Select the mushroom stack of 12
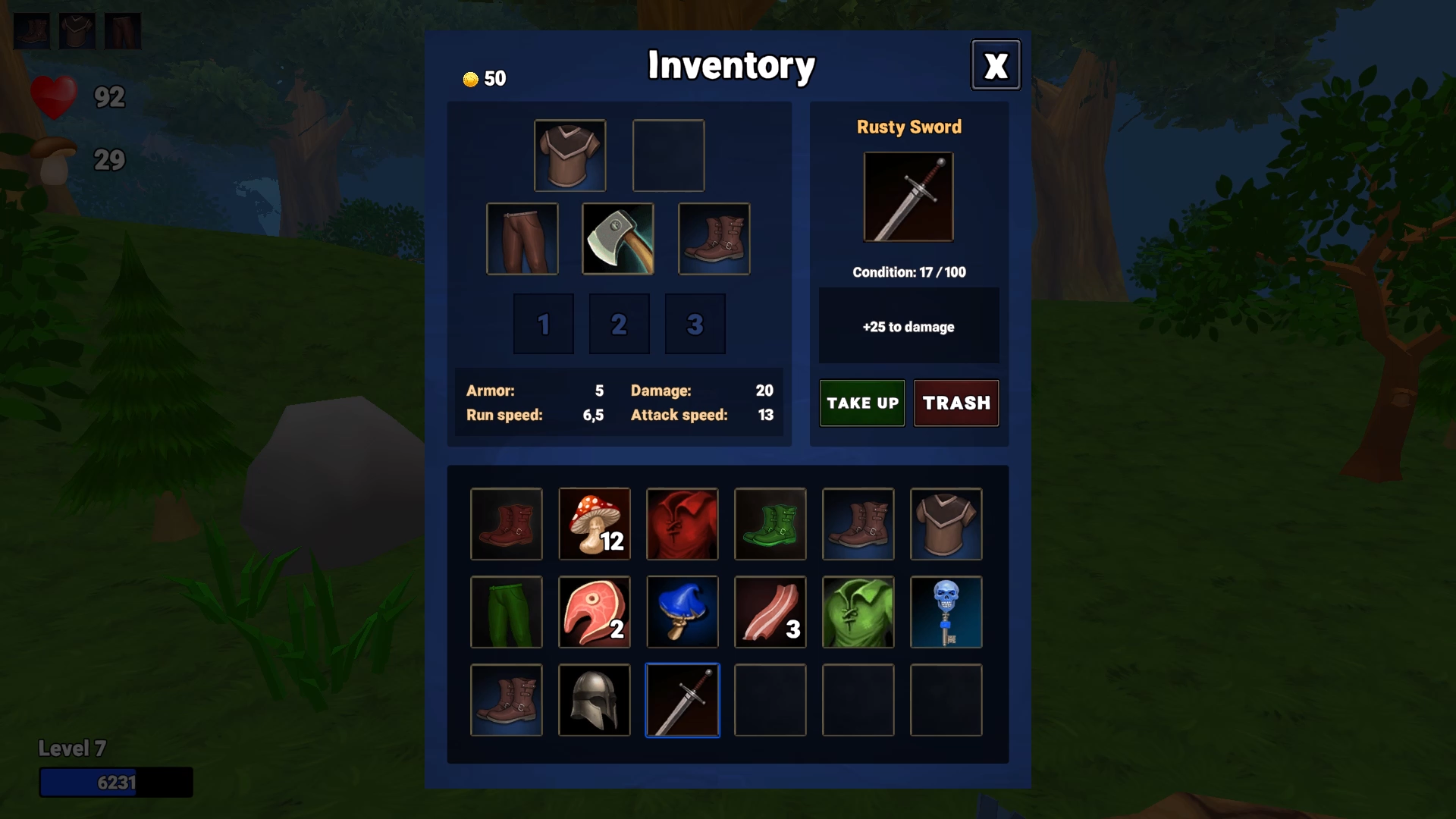Screen dimensions: 1456x819 click(x=595, y=524)
